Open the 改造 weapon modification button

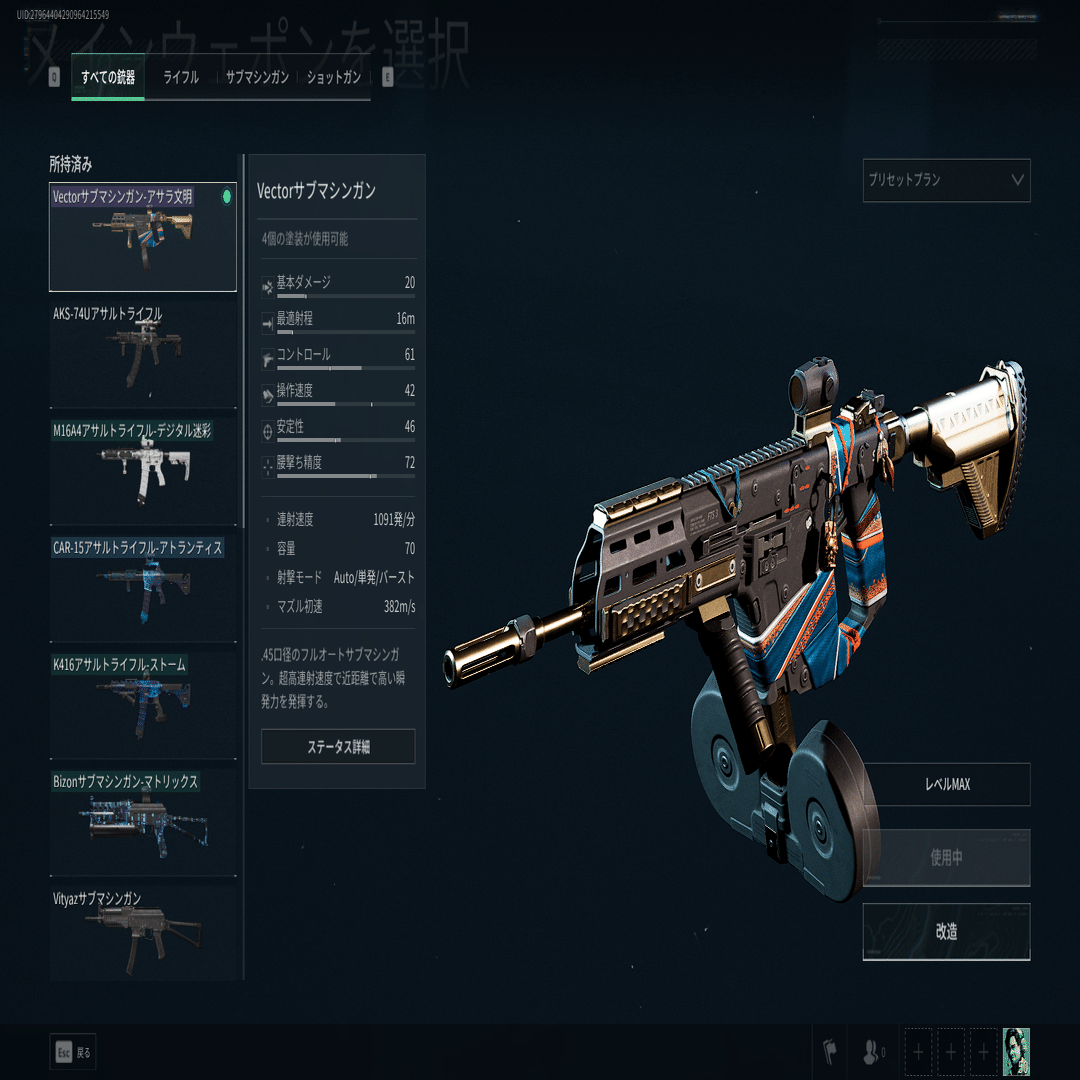click(x=946, y=932)
